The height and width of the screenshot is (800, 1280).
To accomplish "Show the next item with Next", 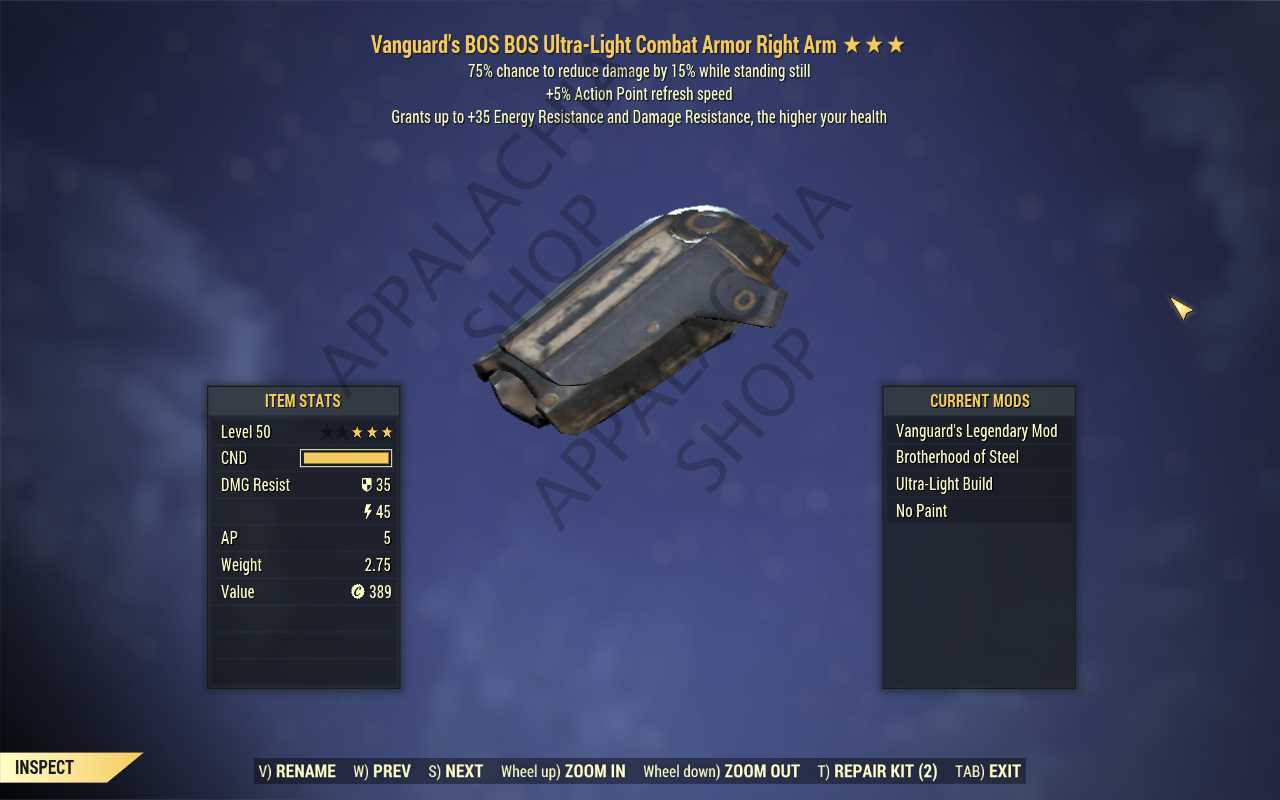I will (x=456, y=771).
